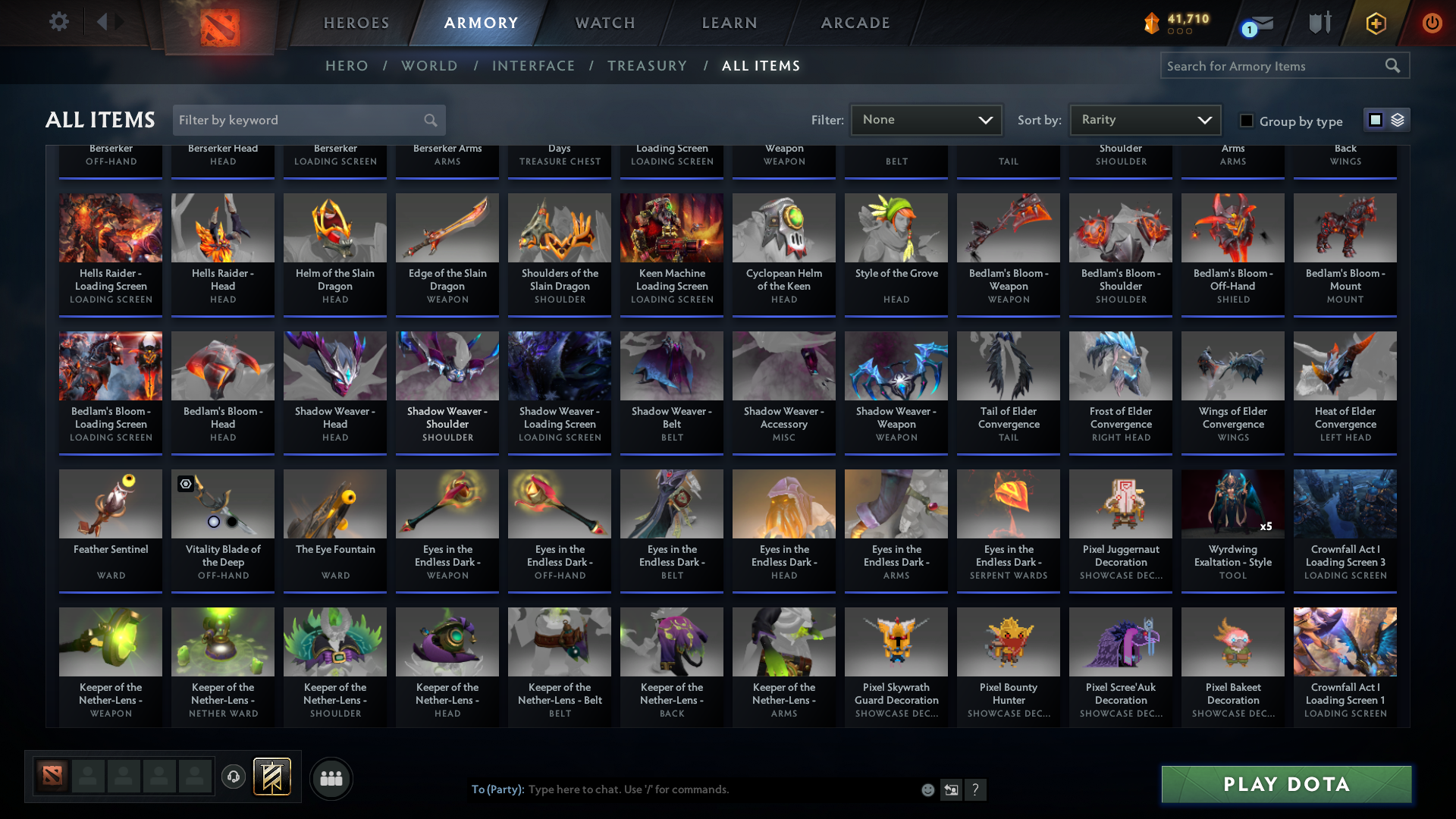Click the guild banner icon in the party bar
The width and height of the screenshot is (1456, 819).
click(x=273, y=777)
